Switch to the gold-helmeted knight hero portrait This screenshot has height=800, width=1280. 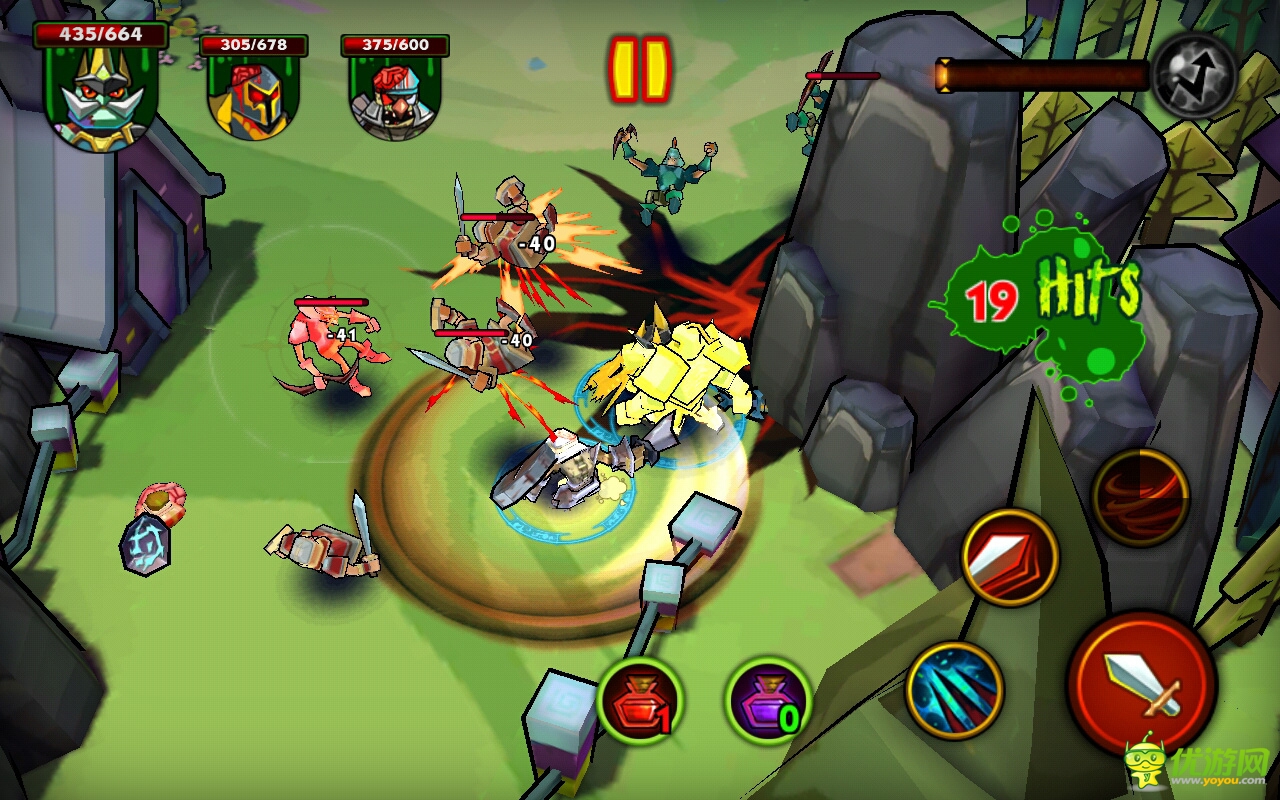[x=254, y=96]
